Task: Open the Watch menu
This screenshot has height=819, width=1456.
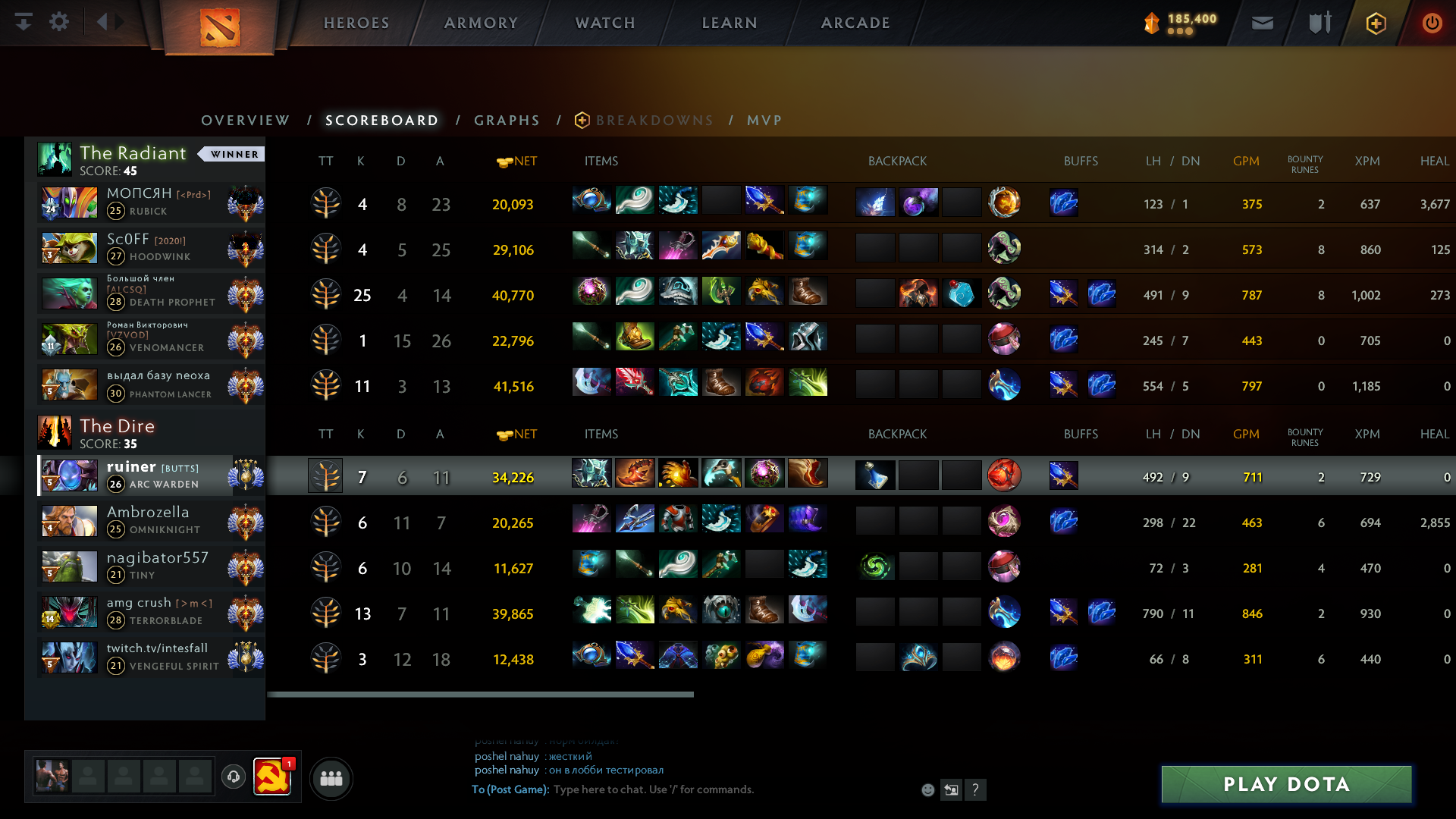Action: (605, 23)
